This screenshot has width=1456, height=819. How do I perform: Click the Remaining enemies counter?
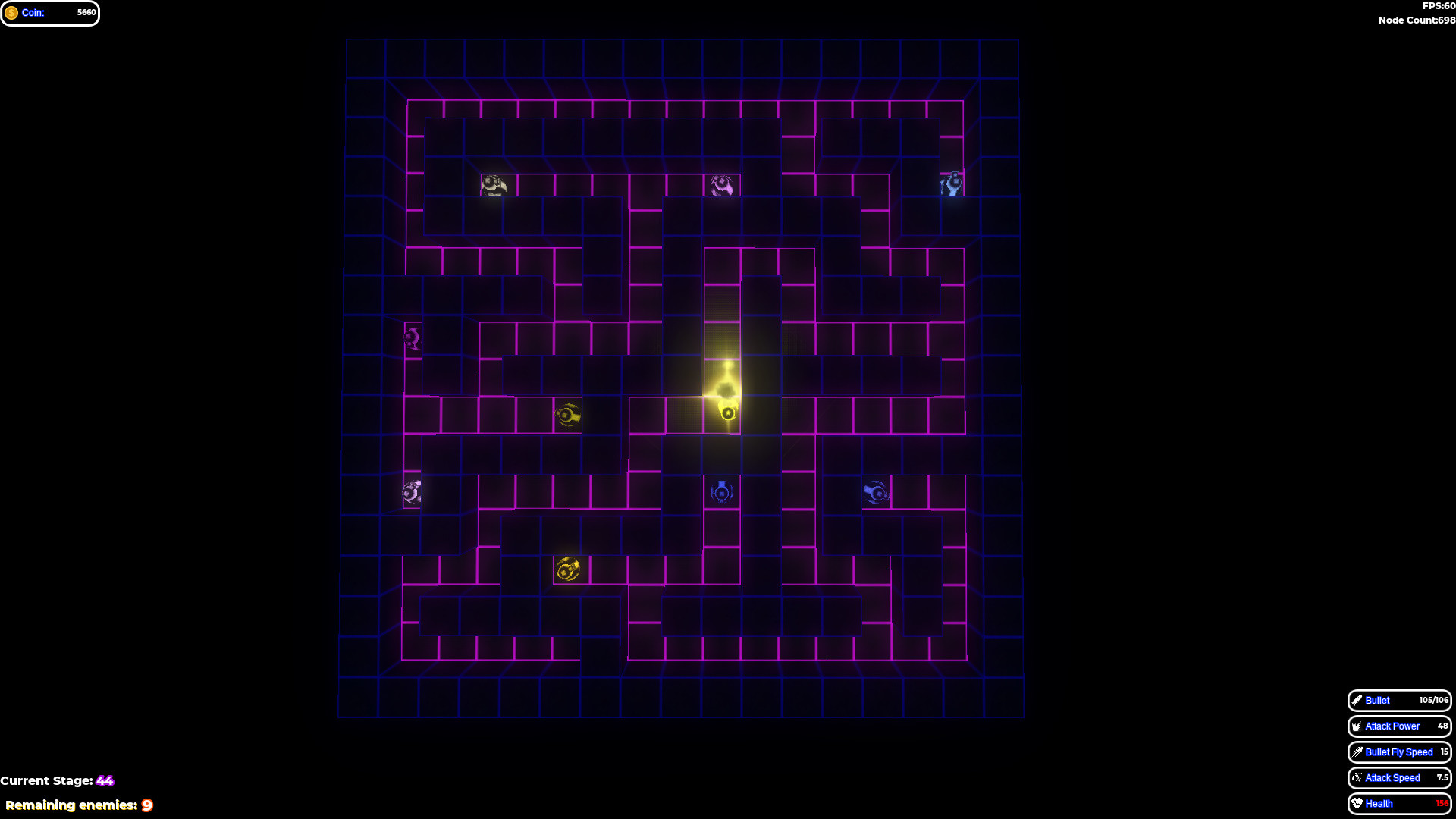78,805
